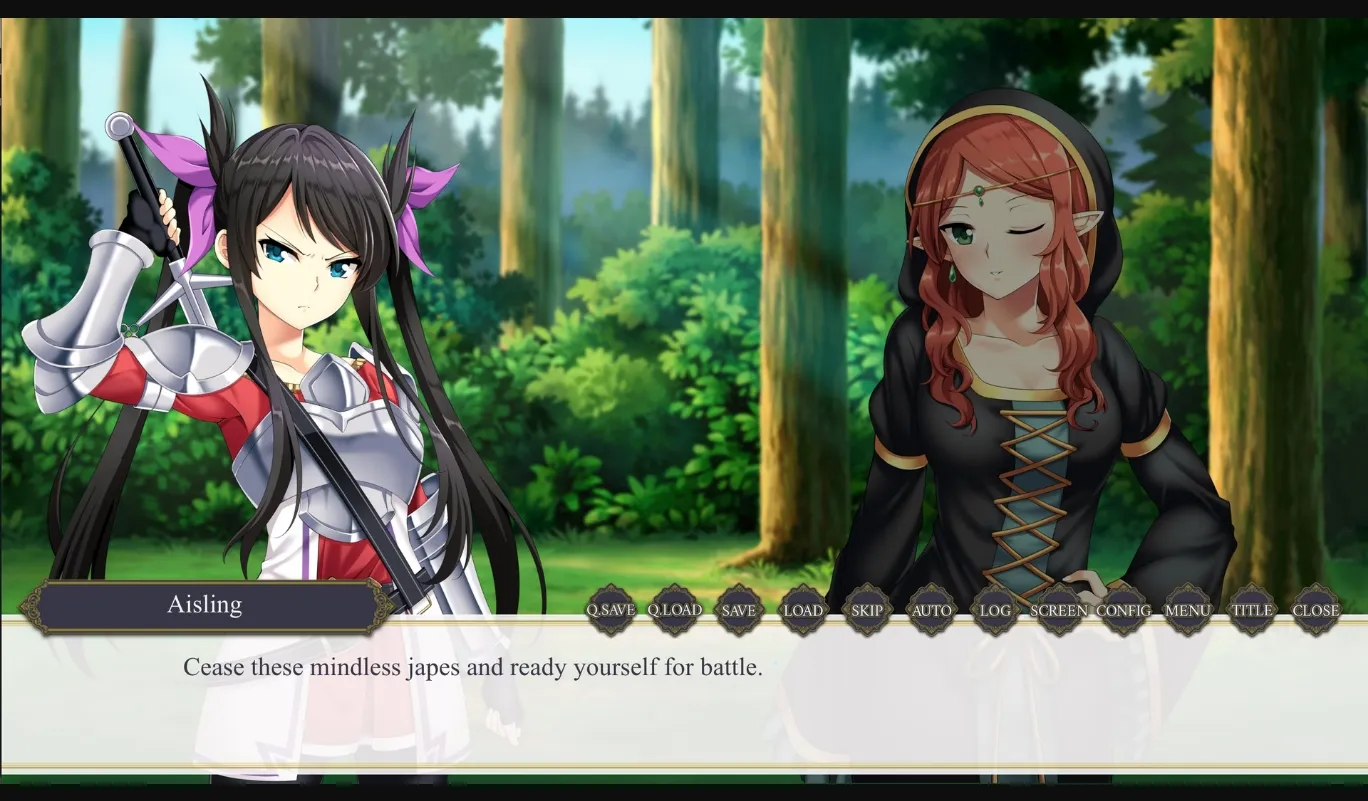Open the load screen
The image size is (1368, 801).
pyautogui.click(x=804, y=609)
